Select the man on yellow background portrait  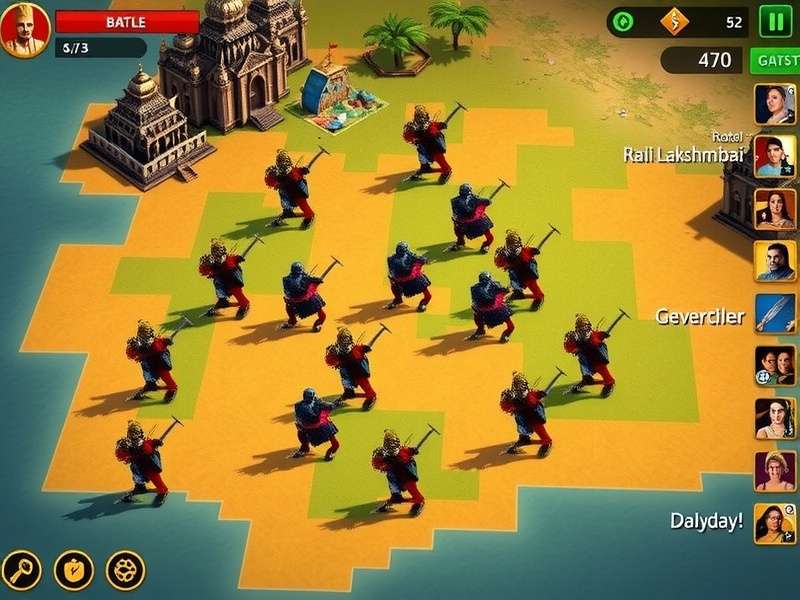click(775, 262)
